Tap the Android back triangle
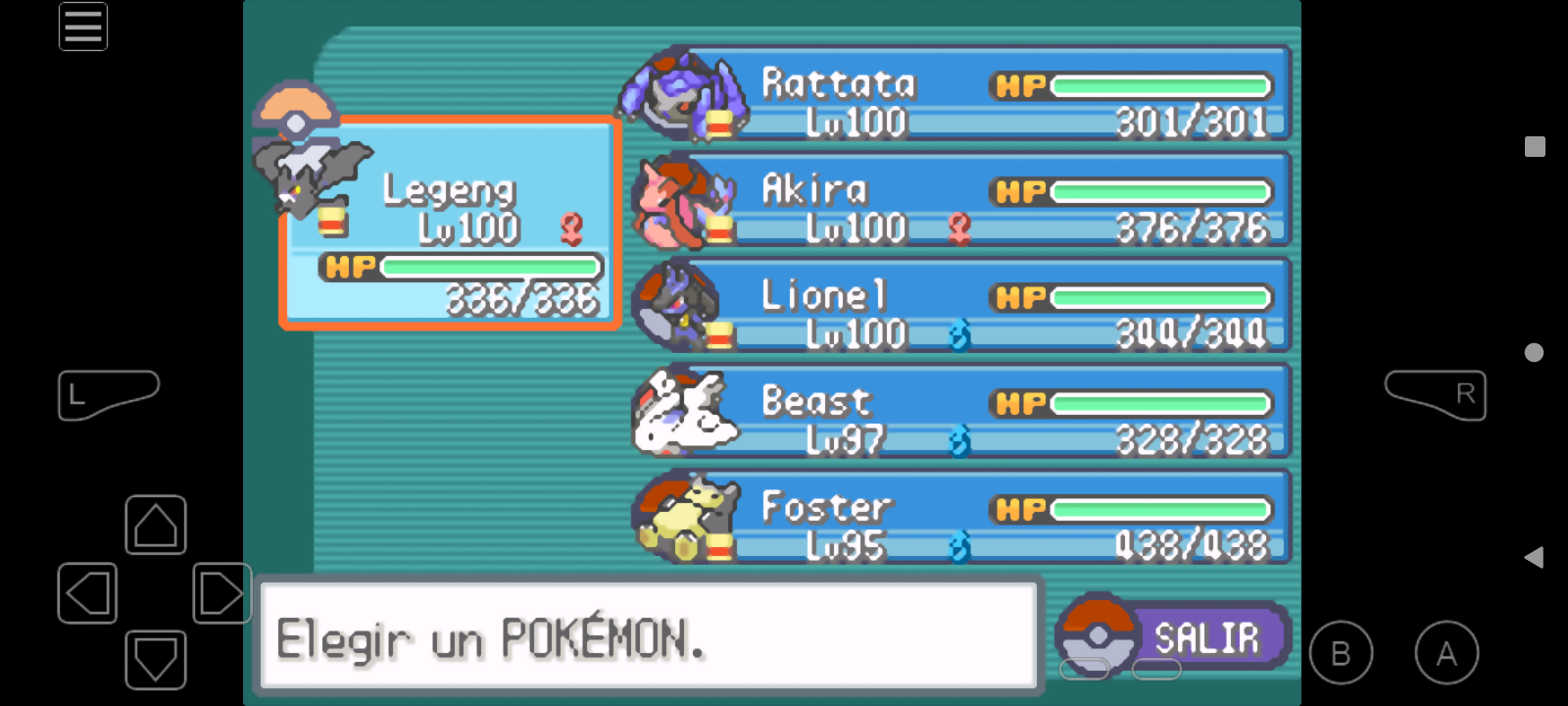Image resolution: width=1568 pixels, height=706 pixels. coord(1535,557)
